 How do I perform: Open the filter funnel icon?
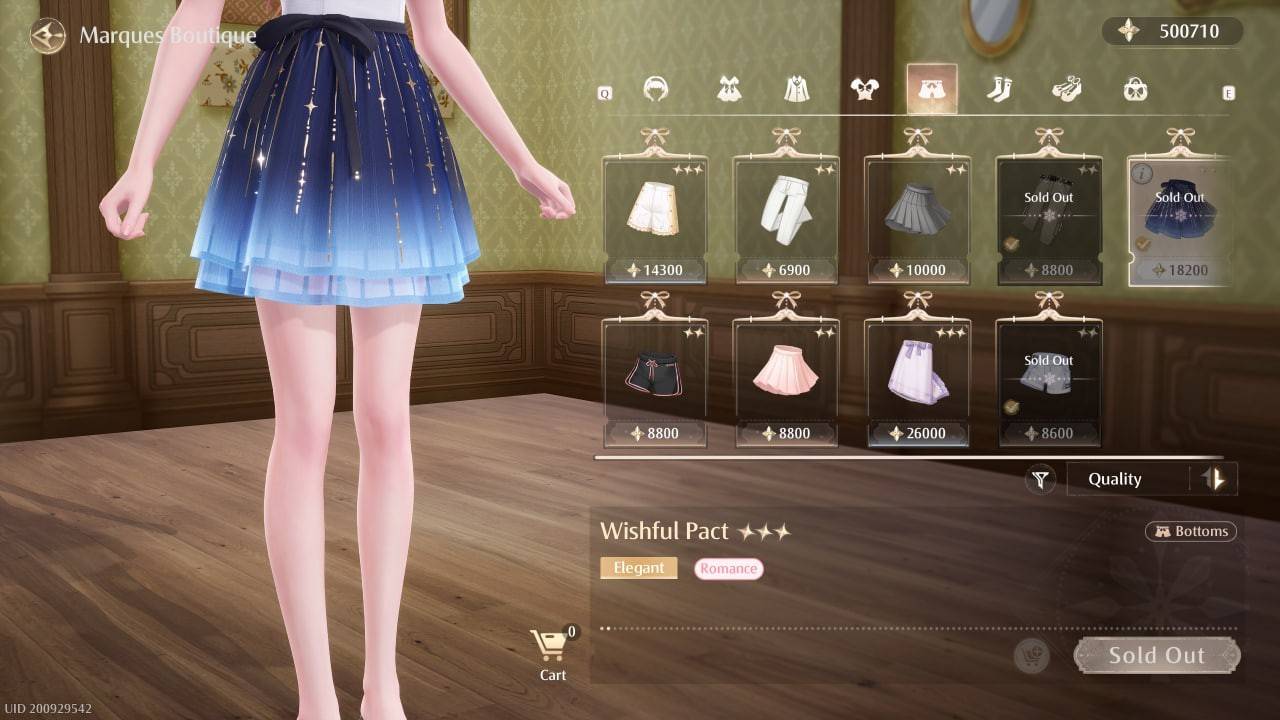[x=1040, y=479]
